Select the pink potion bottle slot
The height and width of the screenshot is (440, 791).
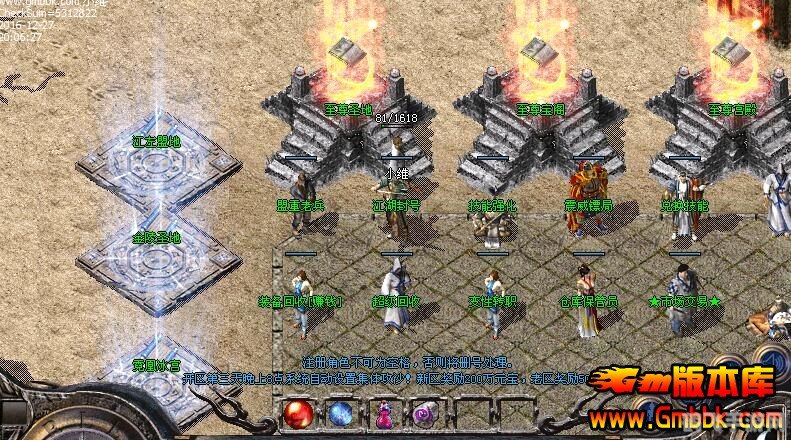tap(382, 414)
